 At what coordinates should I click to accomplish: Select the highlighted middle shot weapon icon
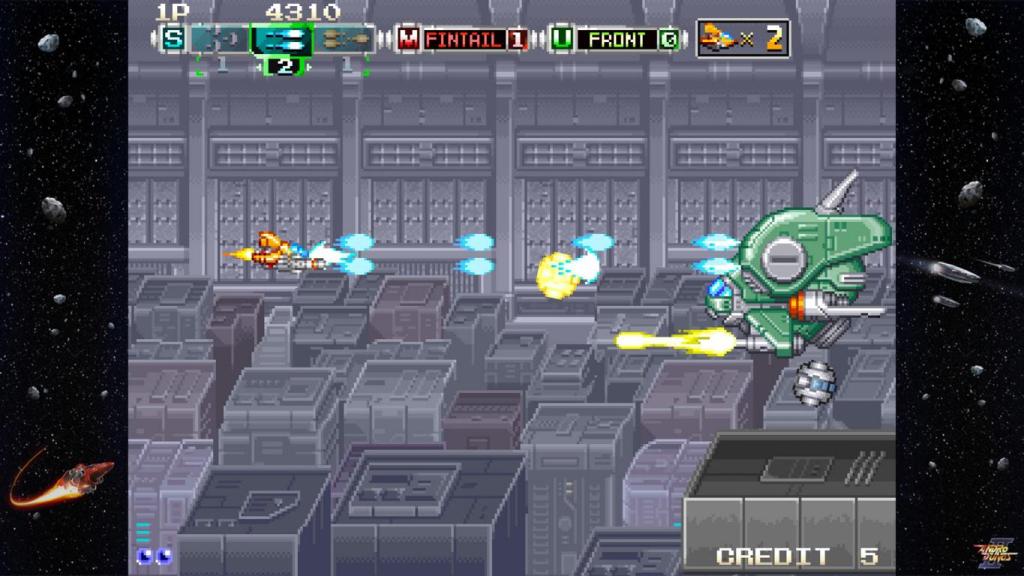coord(283,40)
